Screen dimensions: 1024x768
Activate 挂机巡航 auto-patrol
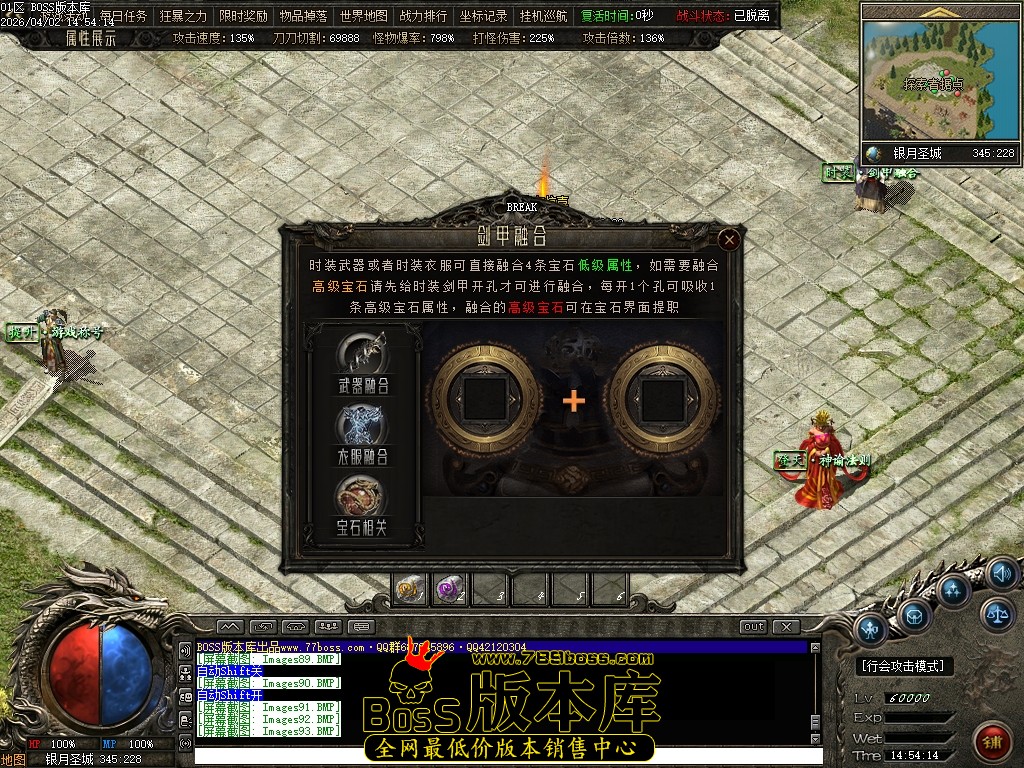pyautogui.click(x=544, y=16)
